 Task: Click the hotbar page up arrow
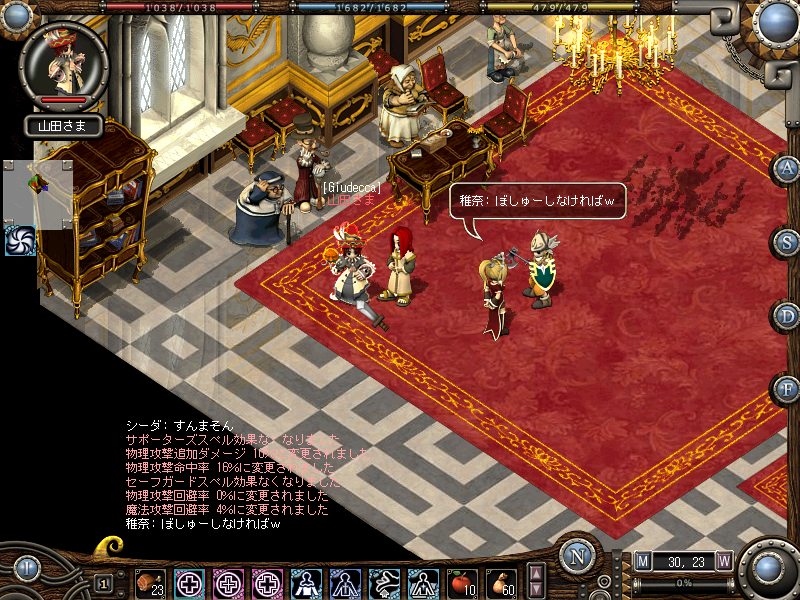(536, 574)
